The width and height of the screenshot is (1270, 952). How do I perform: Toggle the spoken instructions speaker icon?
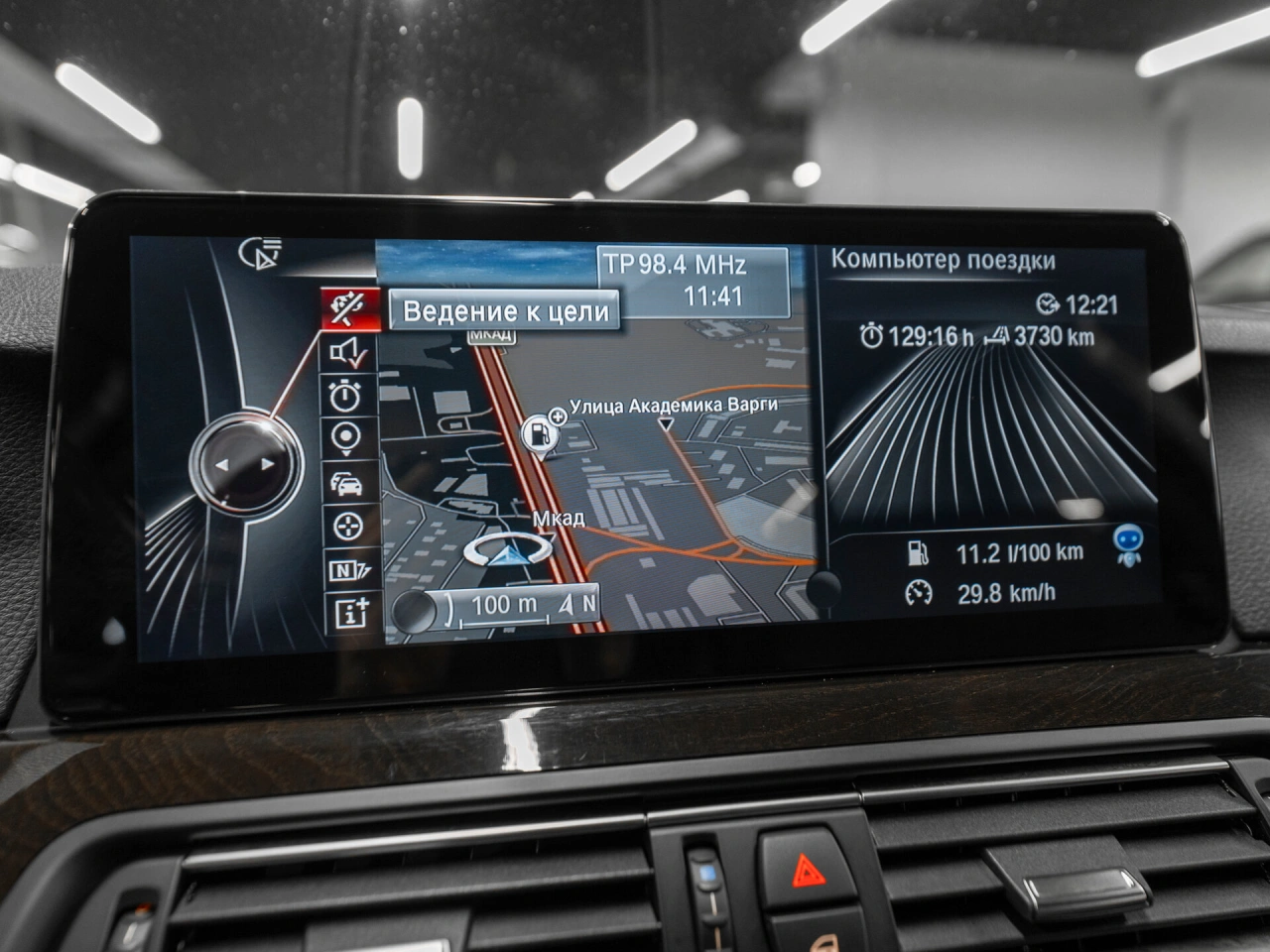(x=348, y=352)
